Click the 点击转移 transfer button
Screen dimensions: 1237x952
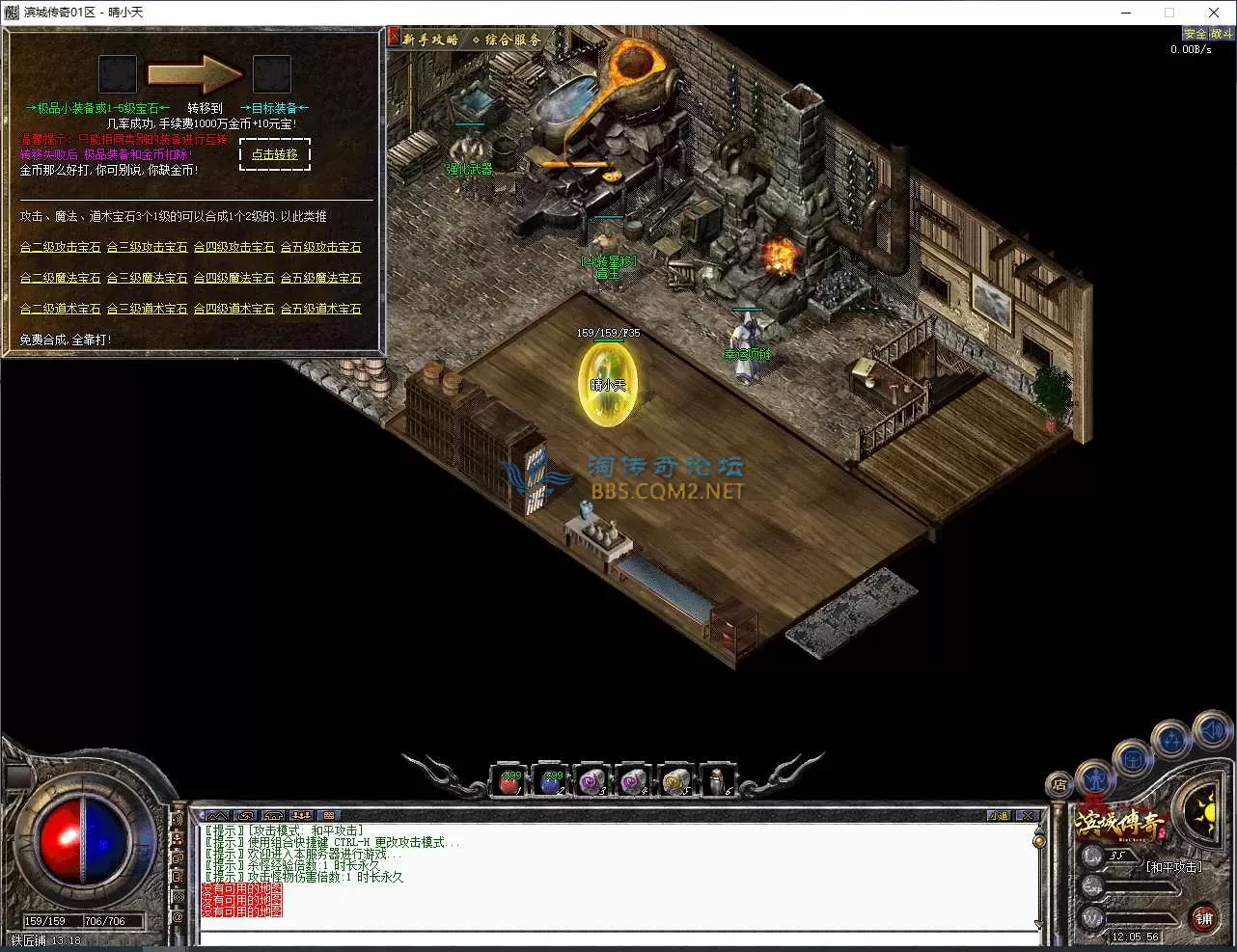tap(275, 154)
